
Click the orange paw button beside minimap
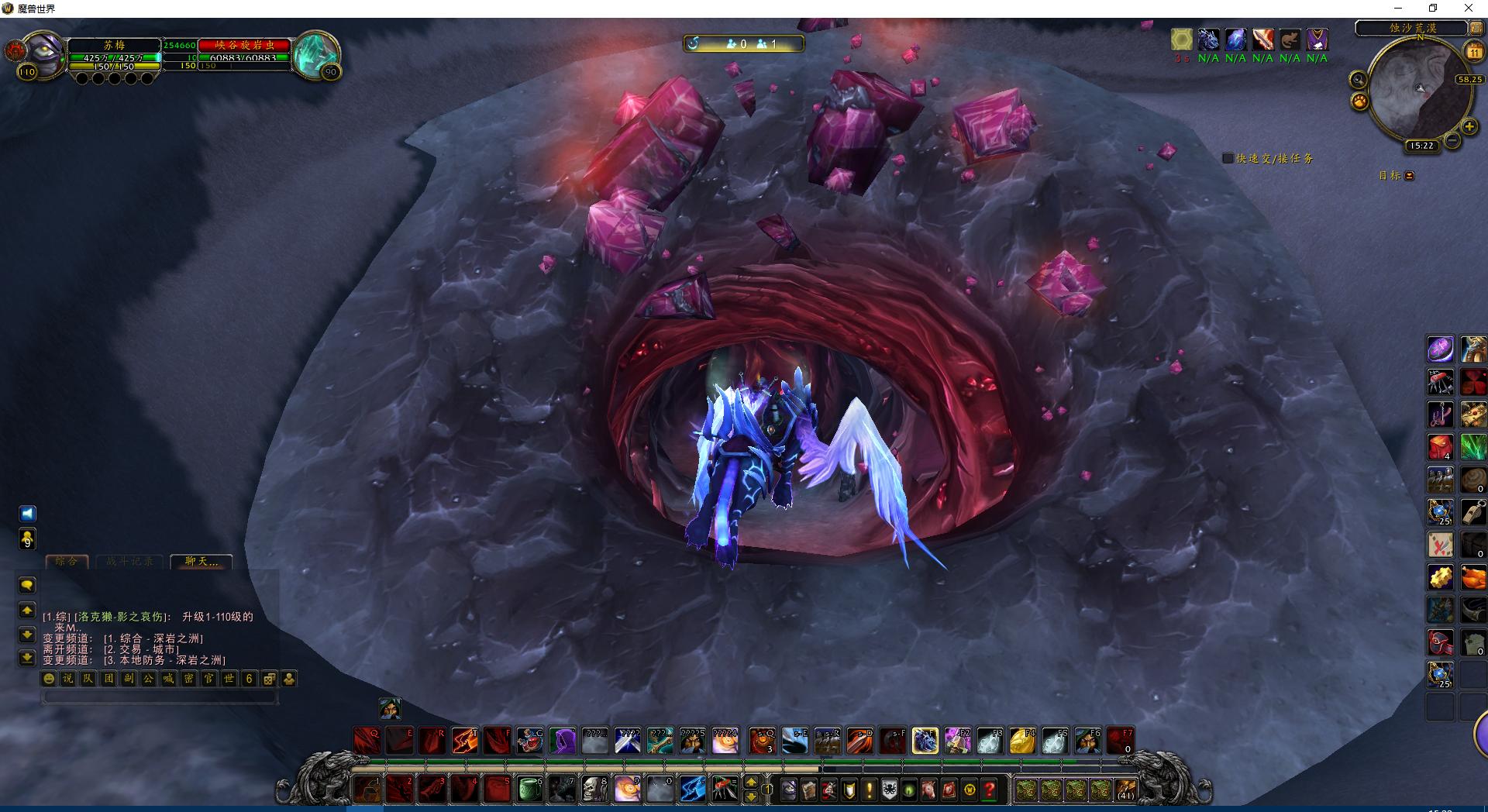click(x=1359, y=101)
